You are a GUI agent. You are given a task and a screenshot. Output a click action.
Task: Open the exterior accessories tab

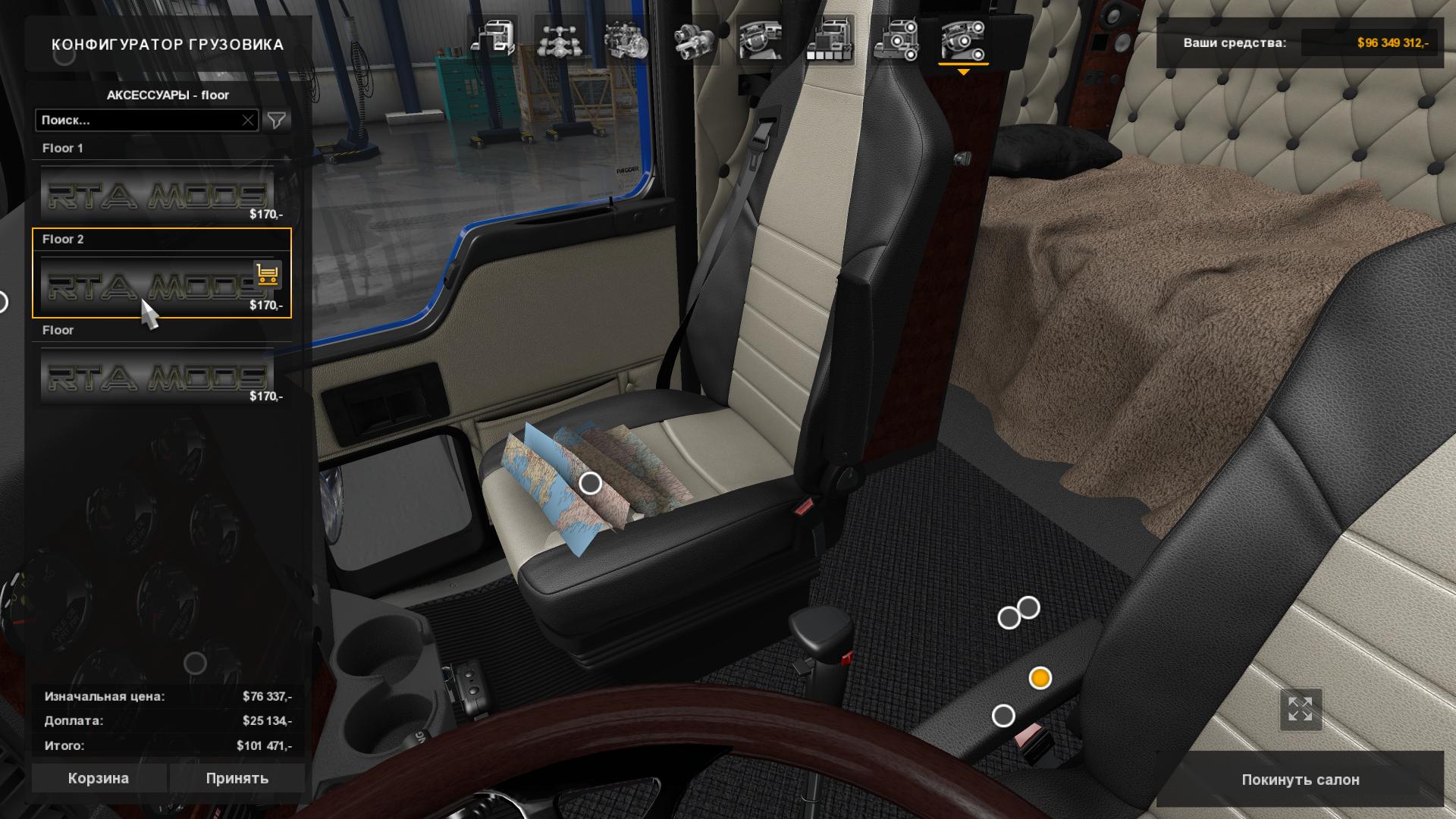[x=896, y=40]
